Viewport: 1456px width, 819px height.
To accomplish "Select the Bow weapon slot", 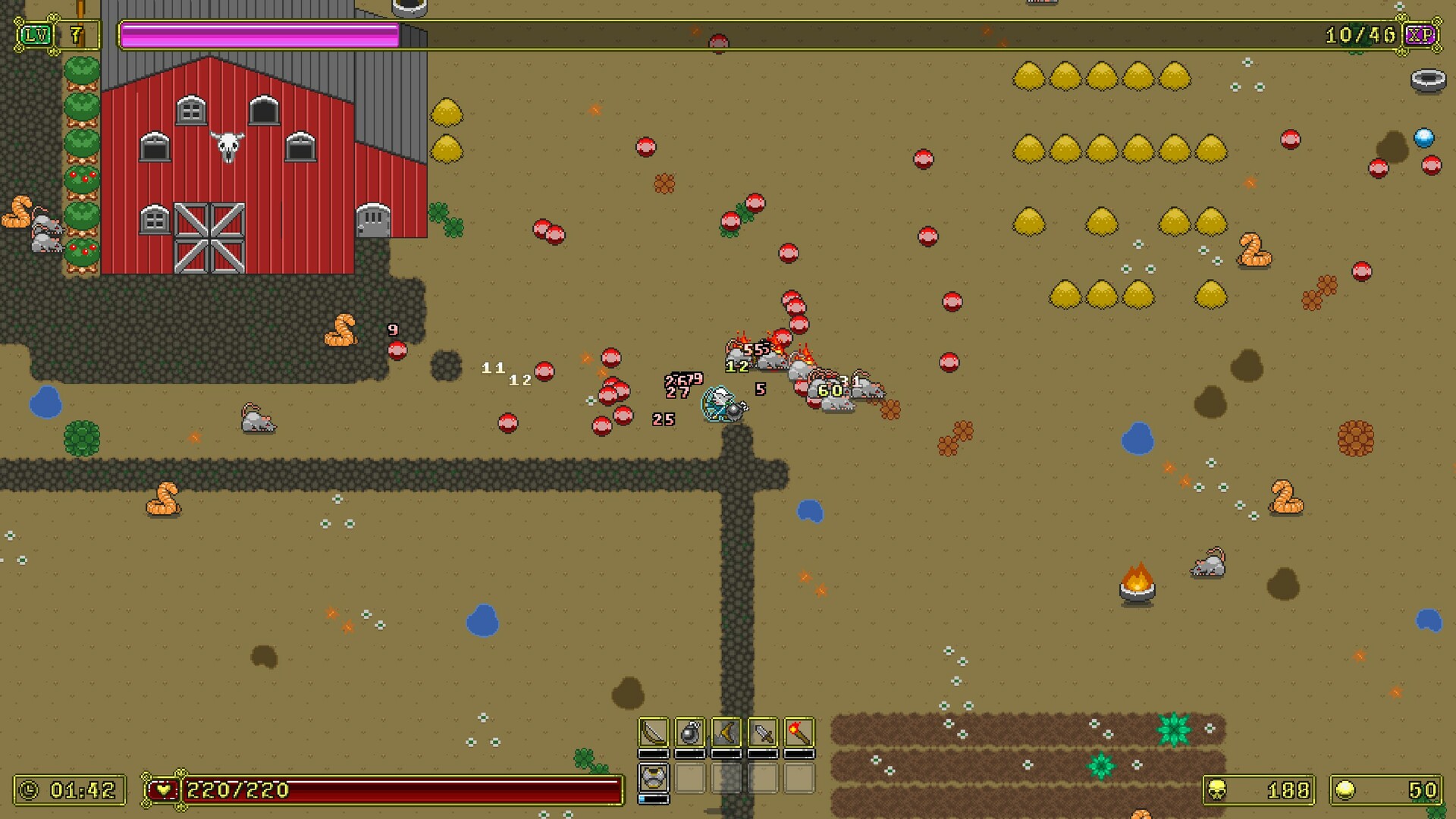I will point(654,733).
